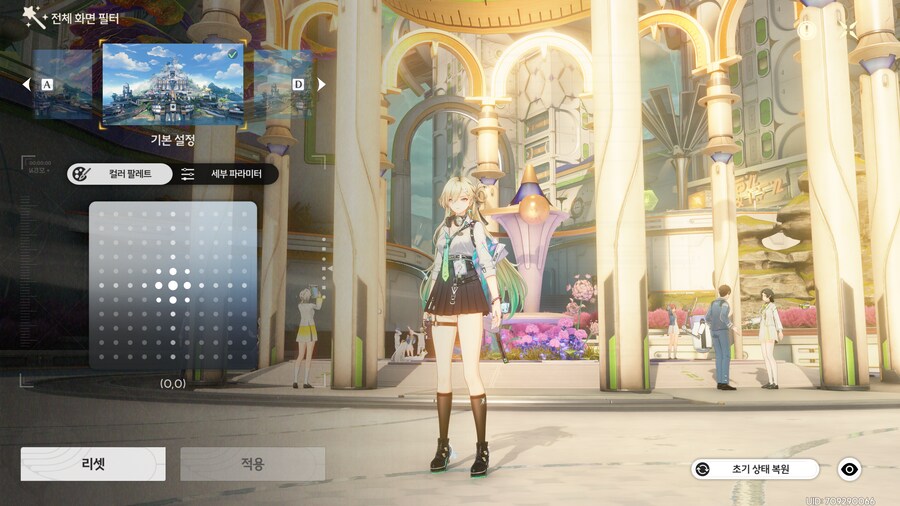Show previous filter with left arrow
Screen dimensions: 900x506
pos(27,85)
